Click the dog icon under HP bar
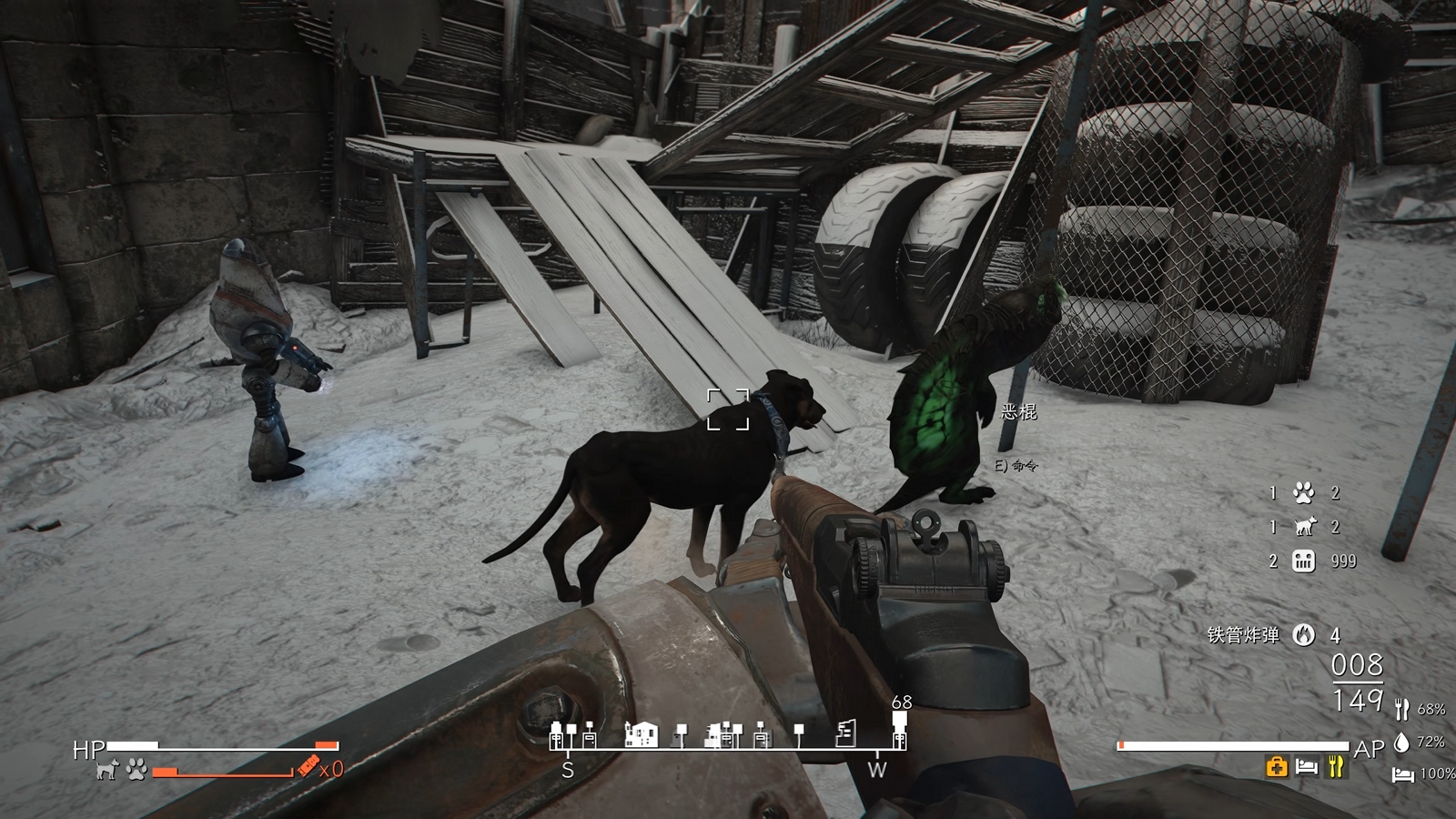 (x=107, y=771)
